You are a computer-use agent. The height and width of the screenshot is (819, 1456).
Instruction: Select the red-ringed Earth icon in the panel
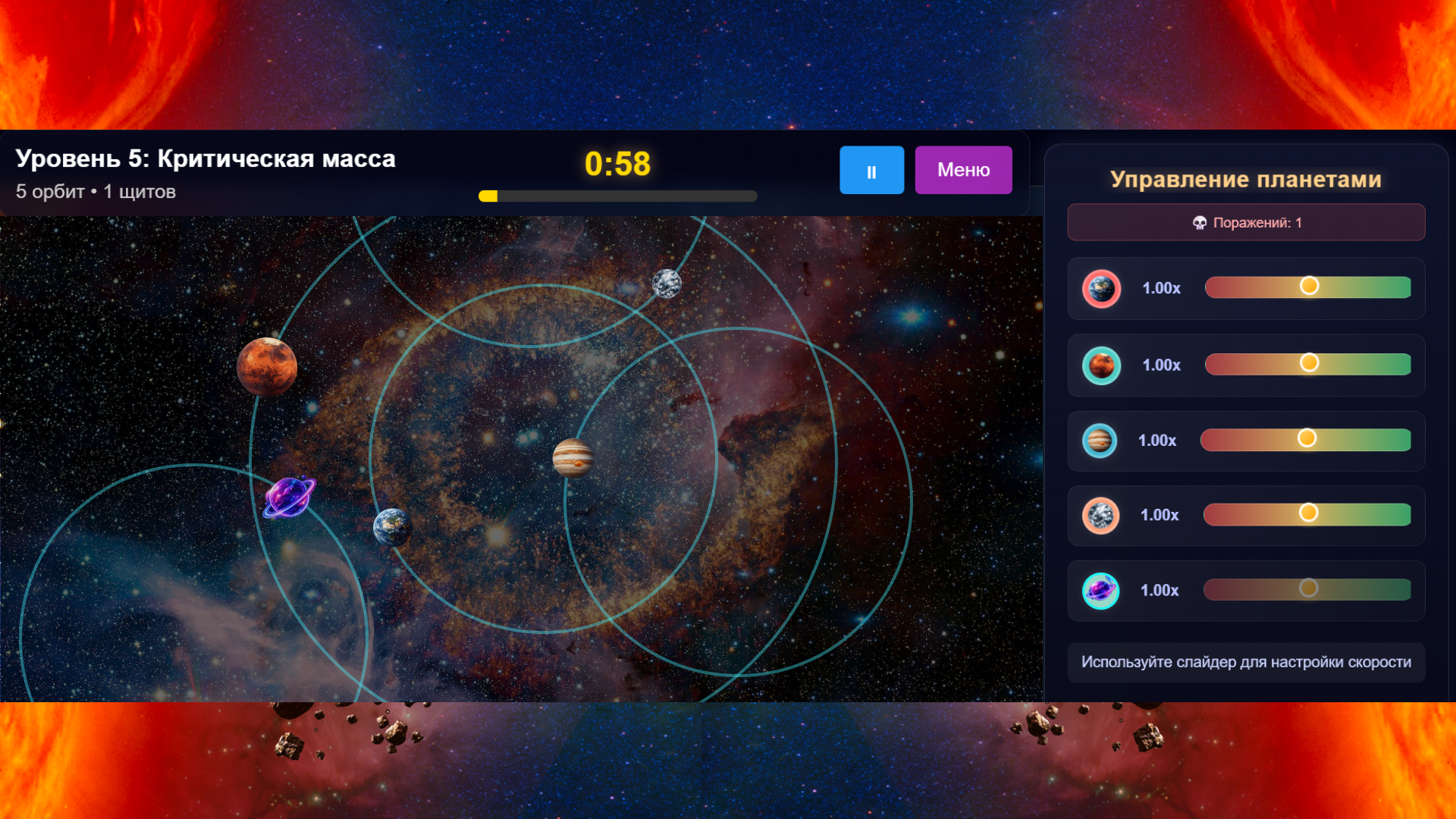click(1101, 288)
